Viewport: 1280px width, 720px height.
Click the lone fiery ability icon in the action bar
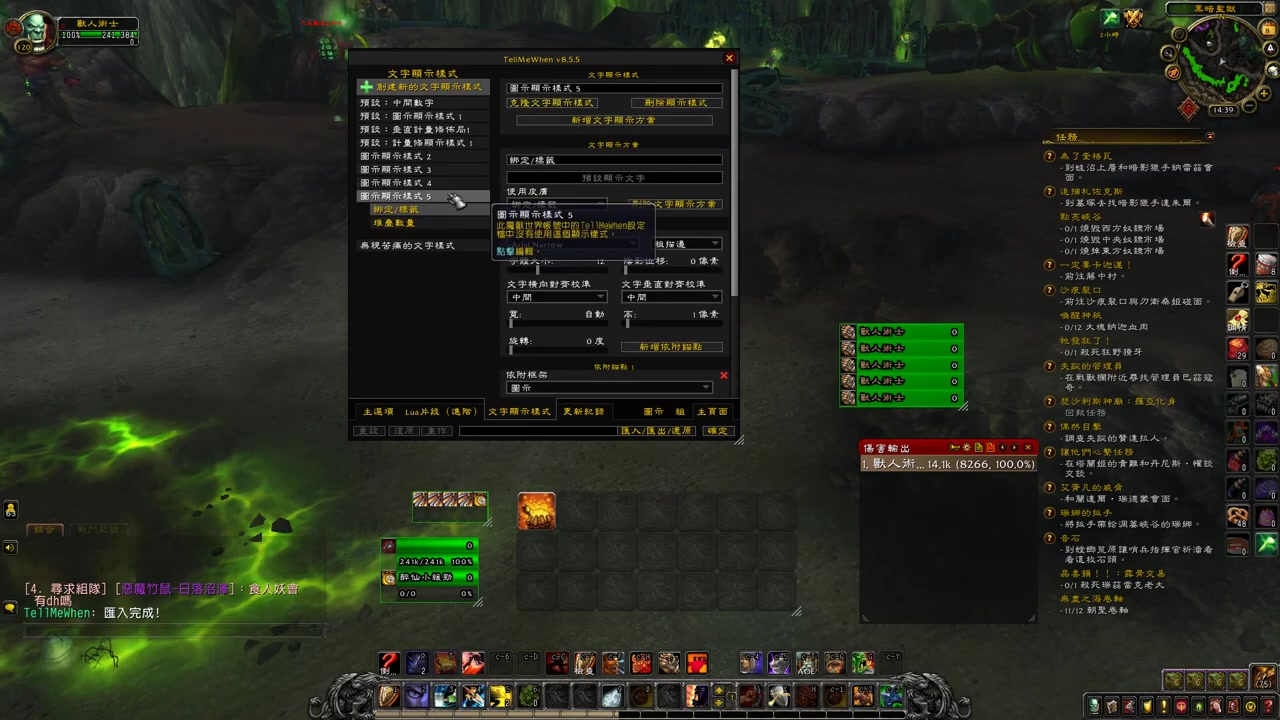[537, 510]
